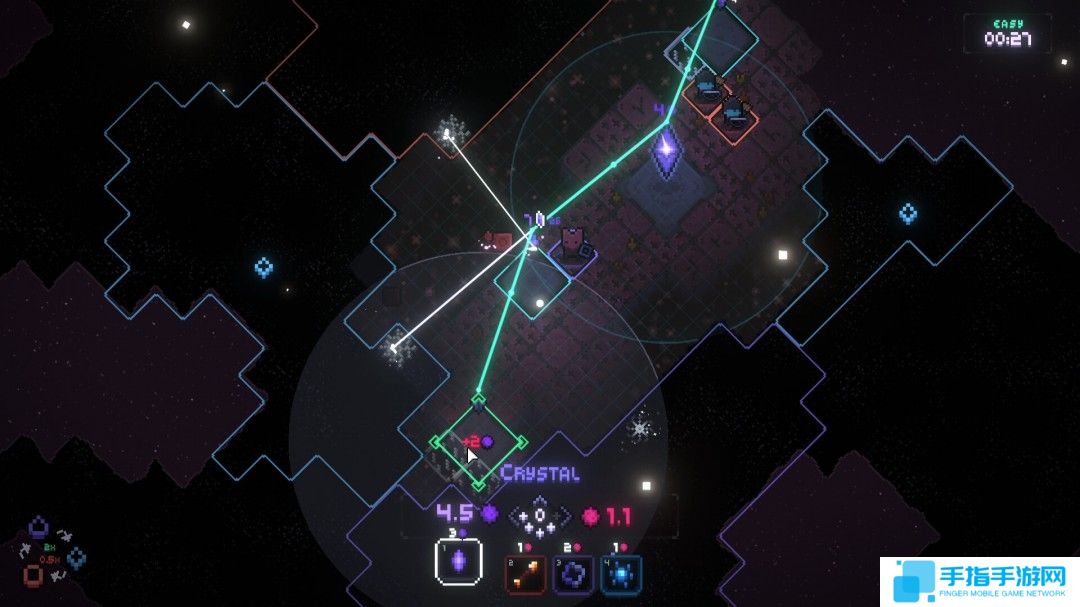Open the Finger Mobile Game Network watermark
Screen dimensions: 1080x607
(978, 580)
